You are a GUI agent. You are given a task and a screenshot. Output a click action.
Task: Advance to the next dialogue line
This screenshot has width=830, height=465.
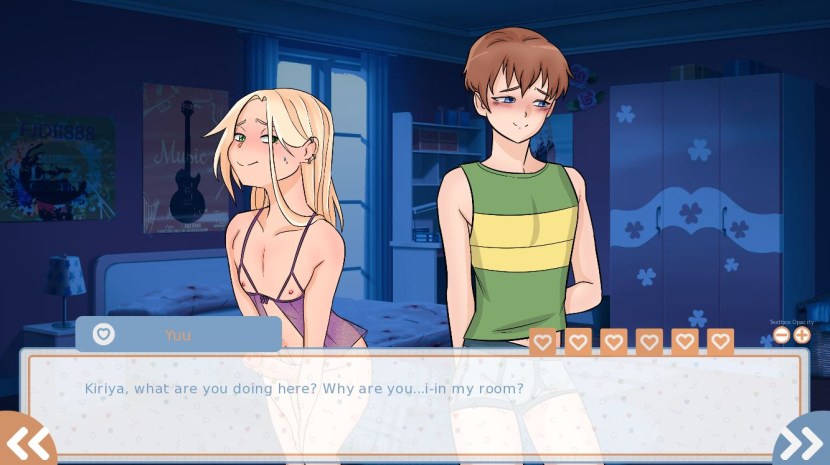pos(802,441)
